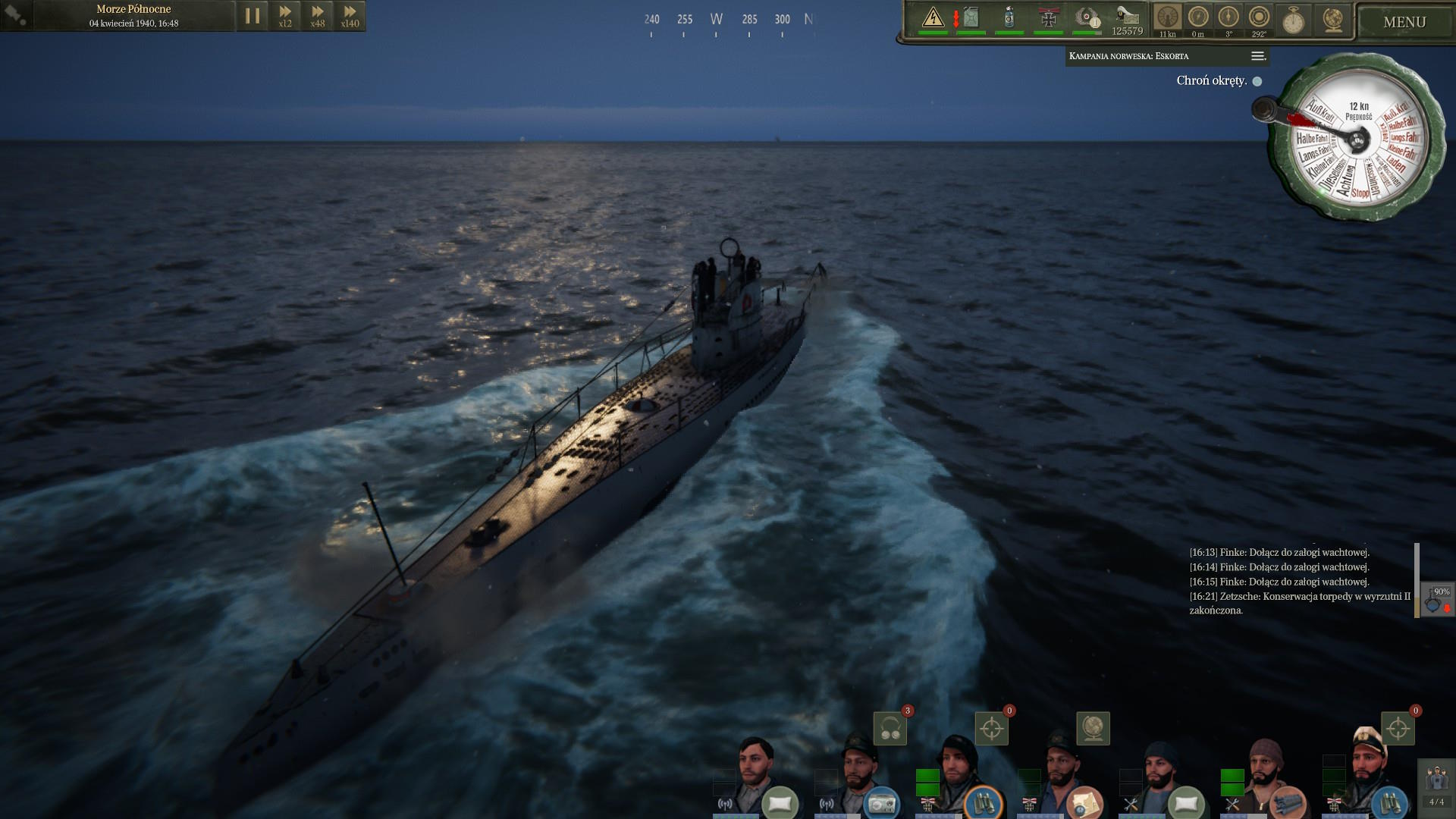Set time compression to x12
The width and height of the screenshot is (1456, 819).
coord(285,16)
